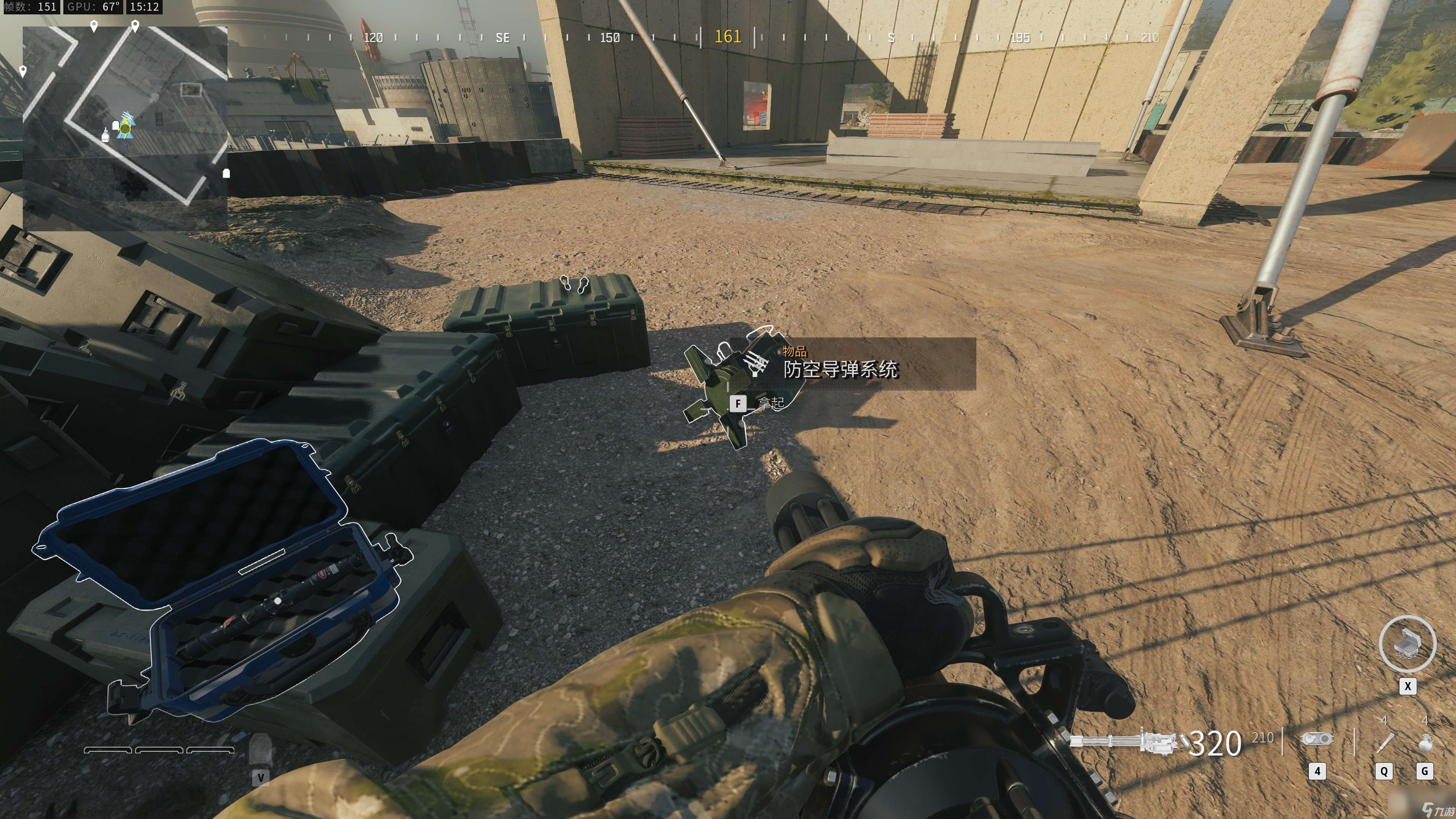1456x819 pixels.
Task: Activate the ammo supply crate ability
Action: point(1407,644)
